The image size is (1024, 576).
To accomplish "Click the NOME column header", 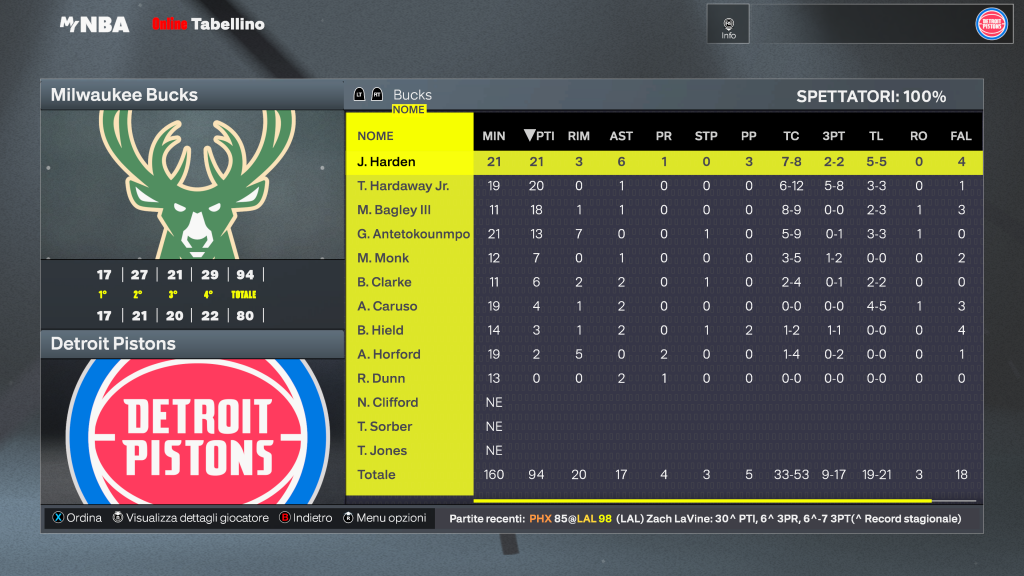I will point(376,136).
